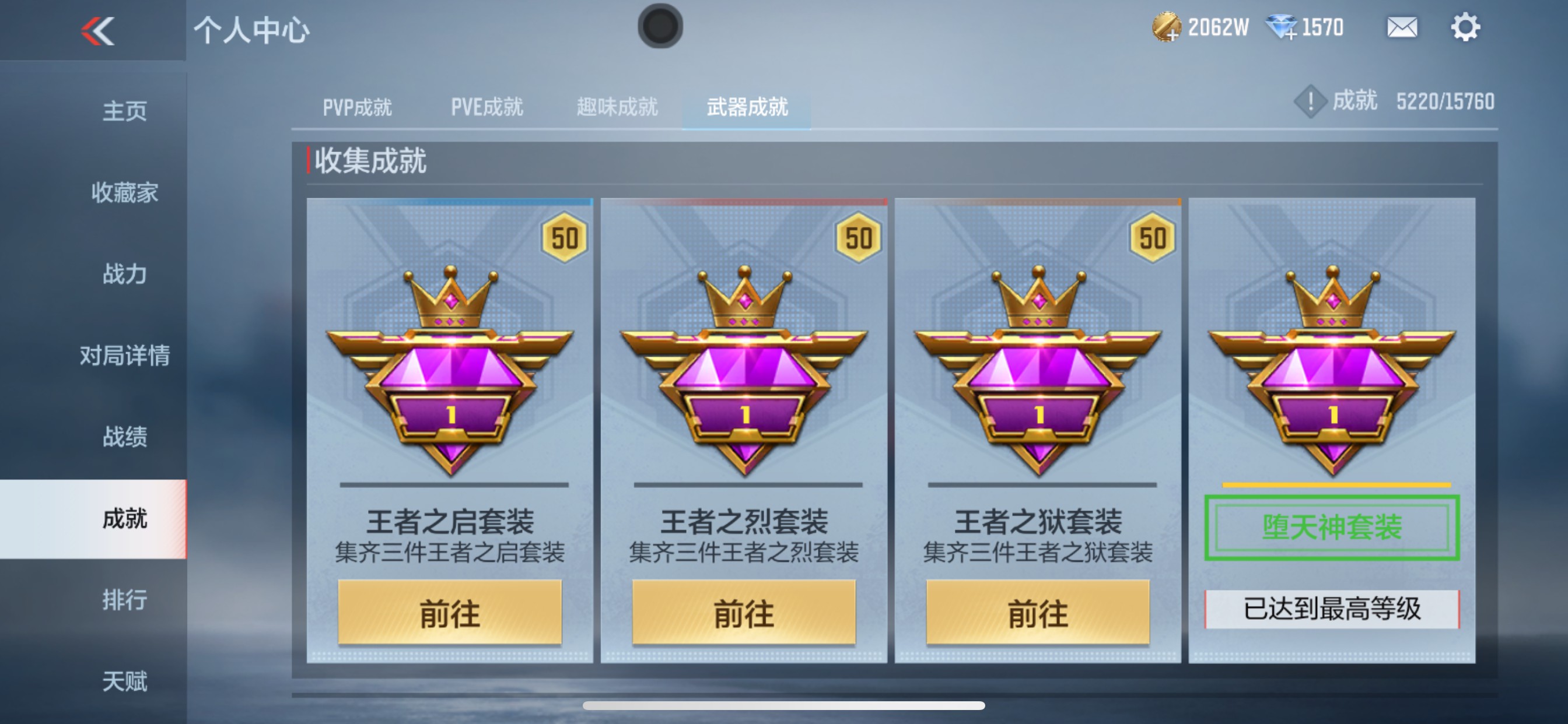This screenshot has height=724, width=1568.
Task: Open the settings gear icon
Action: coord(1467,27)
